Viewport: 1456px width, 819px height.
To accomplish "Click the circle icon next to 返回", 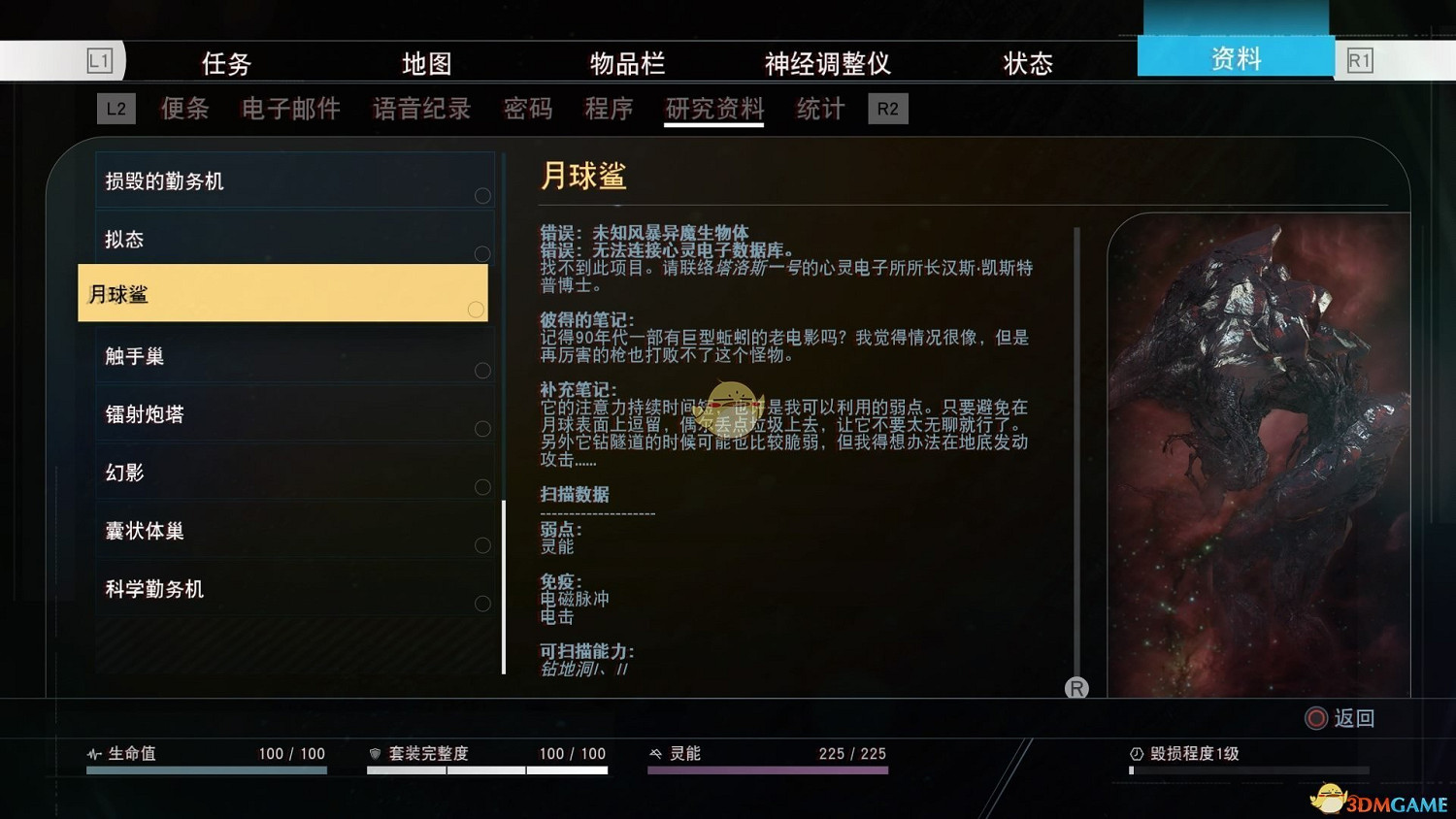I will click(1317, 719).
